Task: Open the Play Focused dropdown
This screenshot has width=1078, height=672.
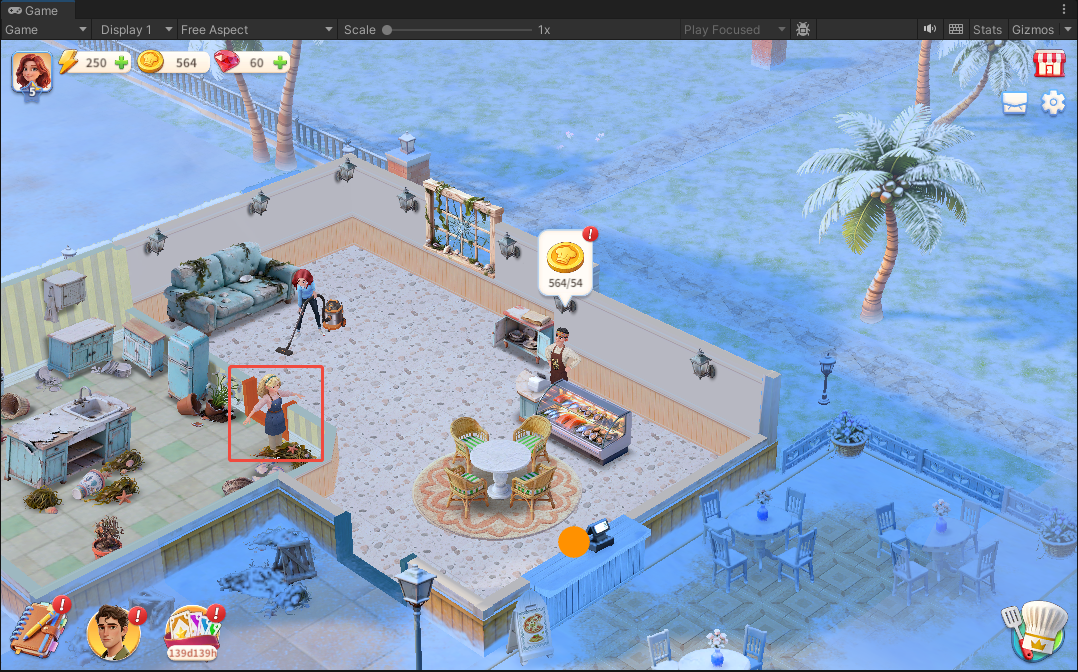Action: tap(735, 30)
